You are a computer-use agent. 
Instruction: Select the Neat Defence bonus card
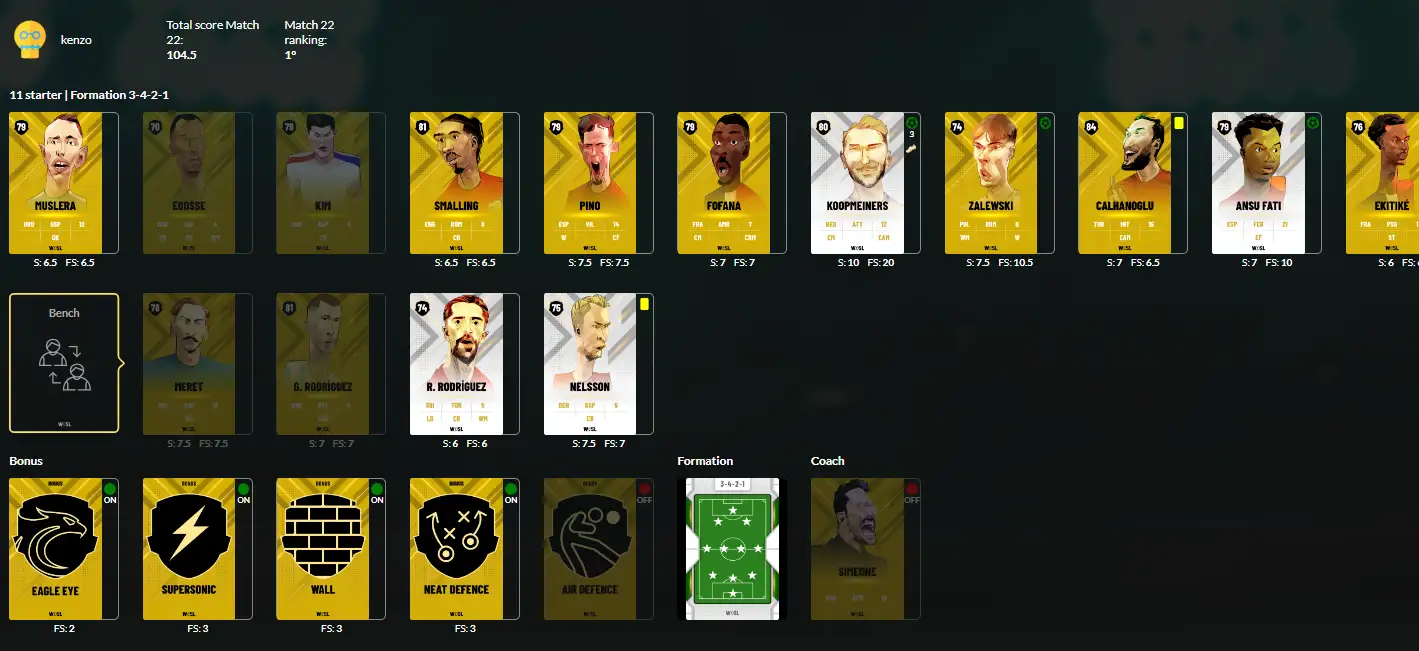(457, 548)
